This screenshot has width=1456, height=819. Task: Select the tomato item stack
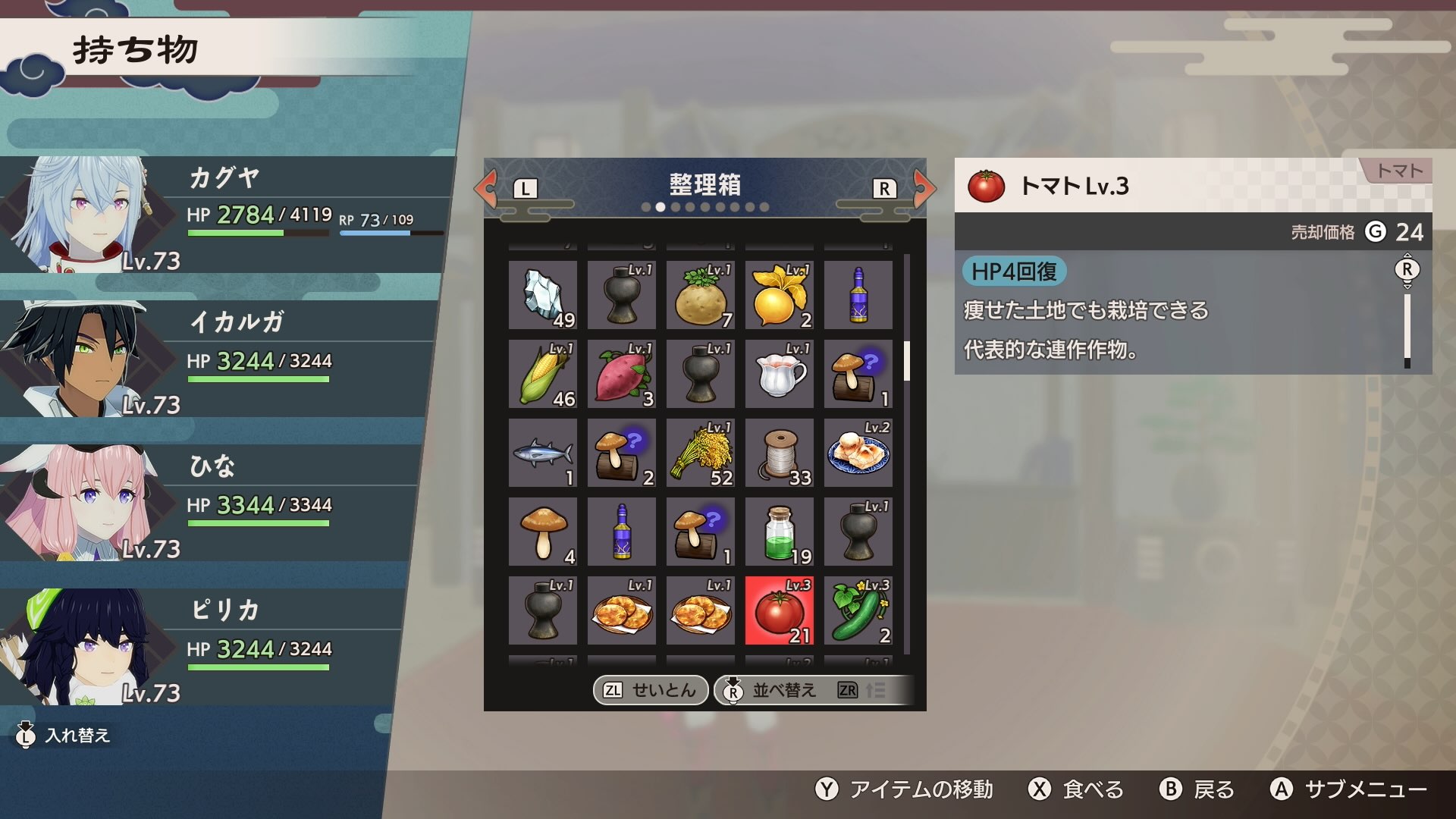pyautogui.click(x=779, y=610)
